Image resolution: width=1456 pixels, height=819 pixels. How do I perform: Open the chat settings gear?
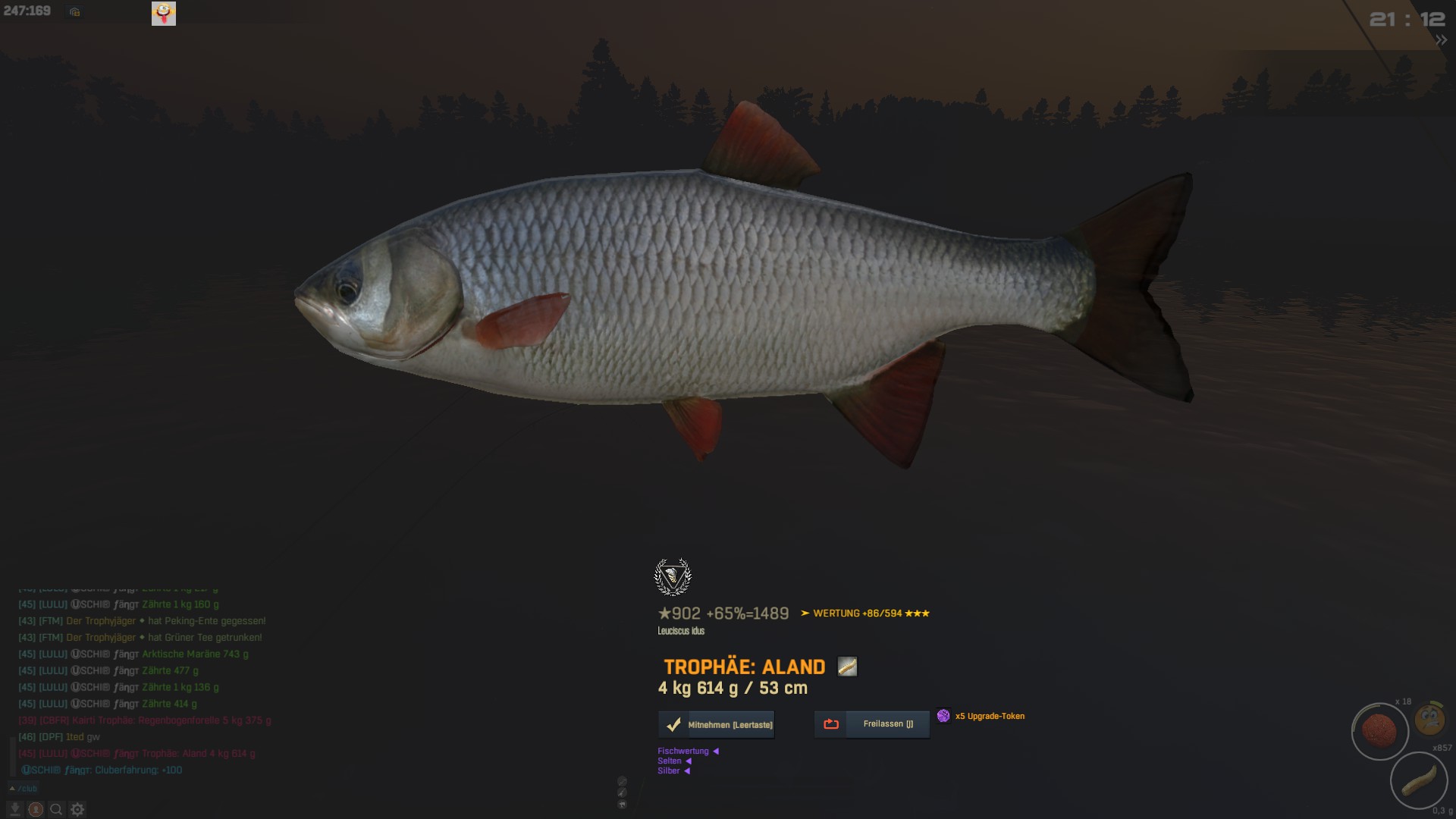coord(77,810)
